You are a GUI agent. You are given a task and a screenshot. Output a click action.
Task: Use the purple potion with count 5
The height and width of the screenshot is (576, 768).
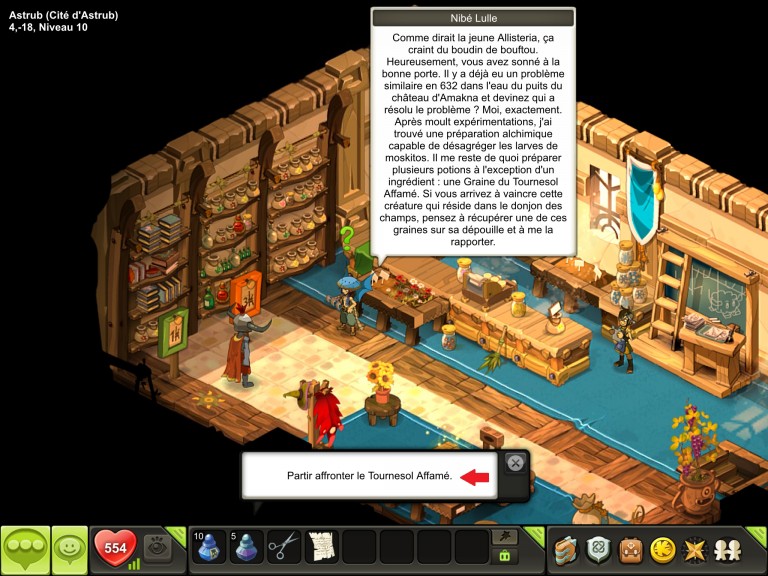[x=246, y=547]
